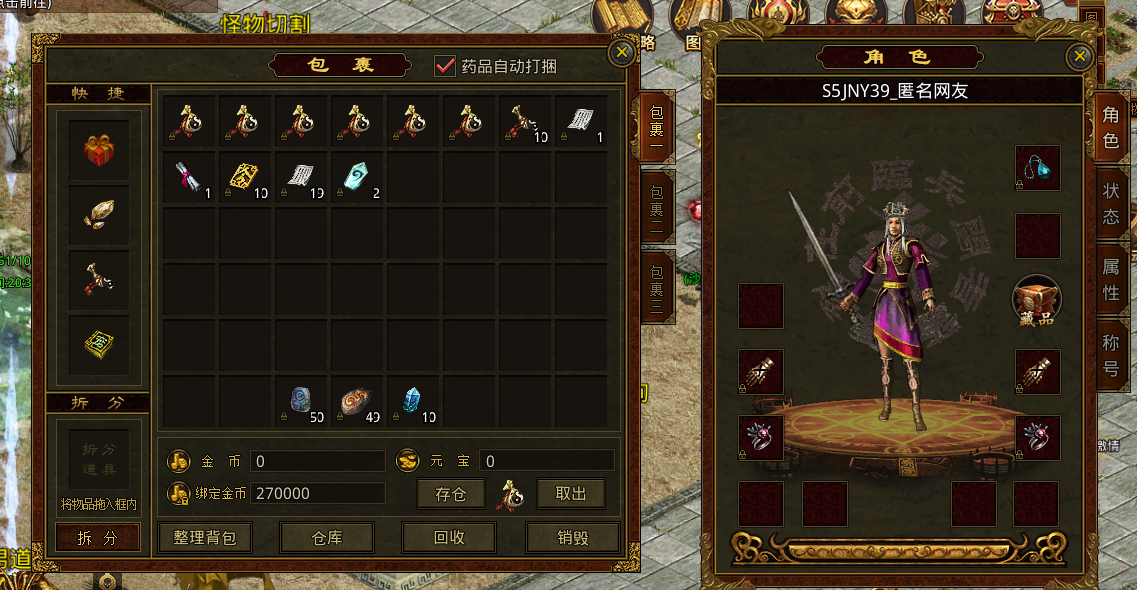Open the 仓库 warehouse
This screenshot has width=1137, height=590.
tap(327, 537)
